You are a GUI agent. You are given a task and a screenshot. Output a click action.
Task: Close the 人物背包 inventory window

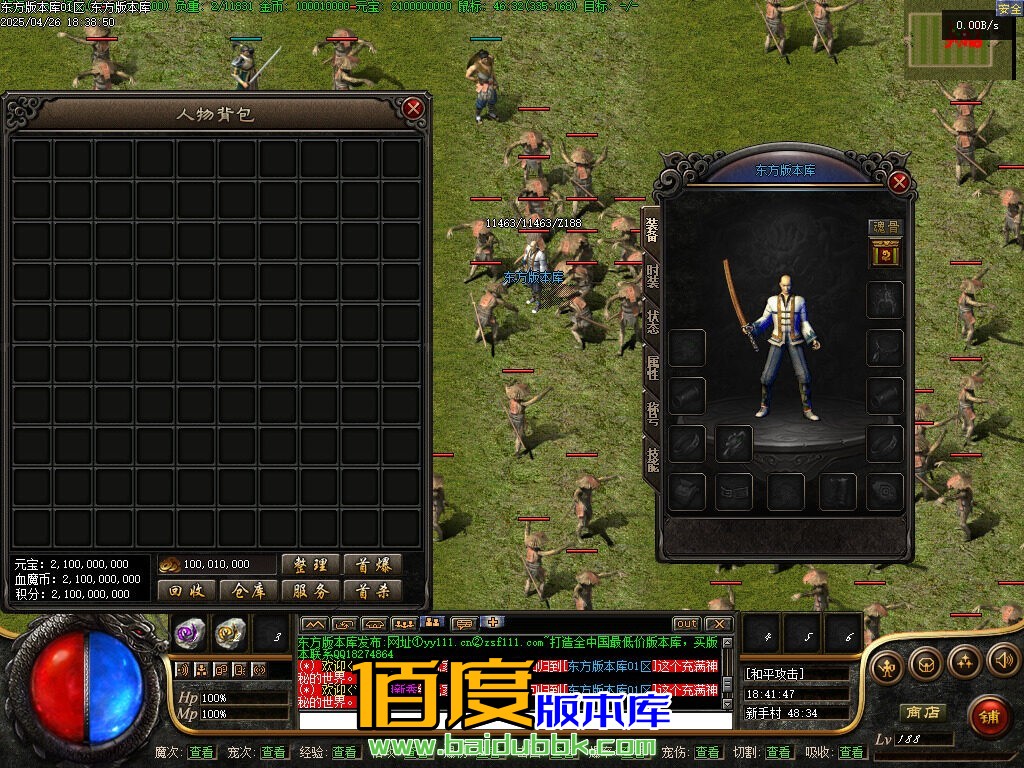pyautogui.click(x=413, y=109)
